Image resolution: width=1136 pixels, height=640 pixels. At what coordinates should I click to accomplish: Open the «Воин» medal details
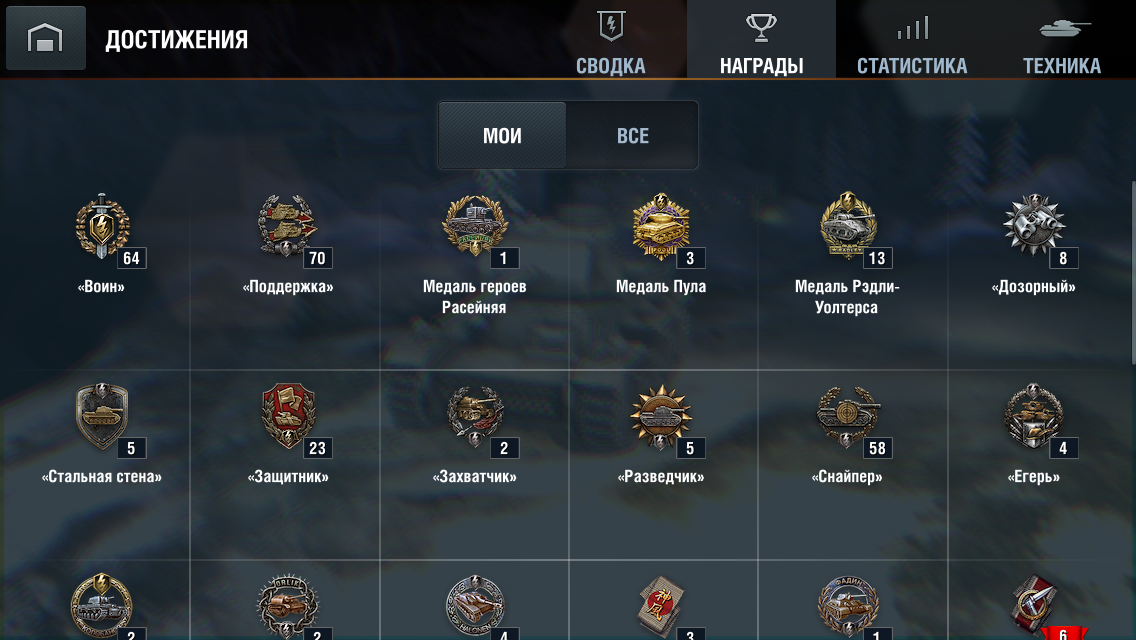[102, 228]
